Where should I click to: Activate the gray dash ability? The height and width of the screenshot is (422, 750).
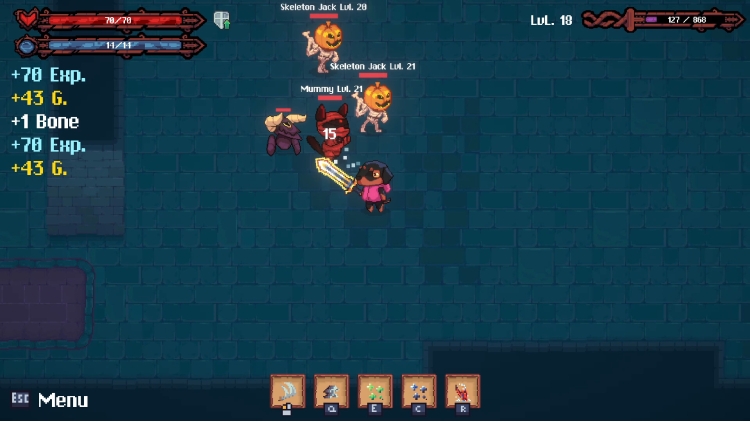pyautogui.click(x=331, y=391)
